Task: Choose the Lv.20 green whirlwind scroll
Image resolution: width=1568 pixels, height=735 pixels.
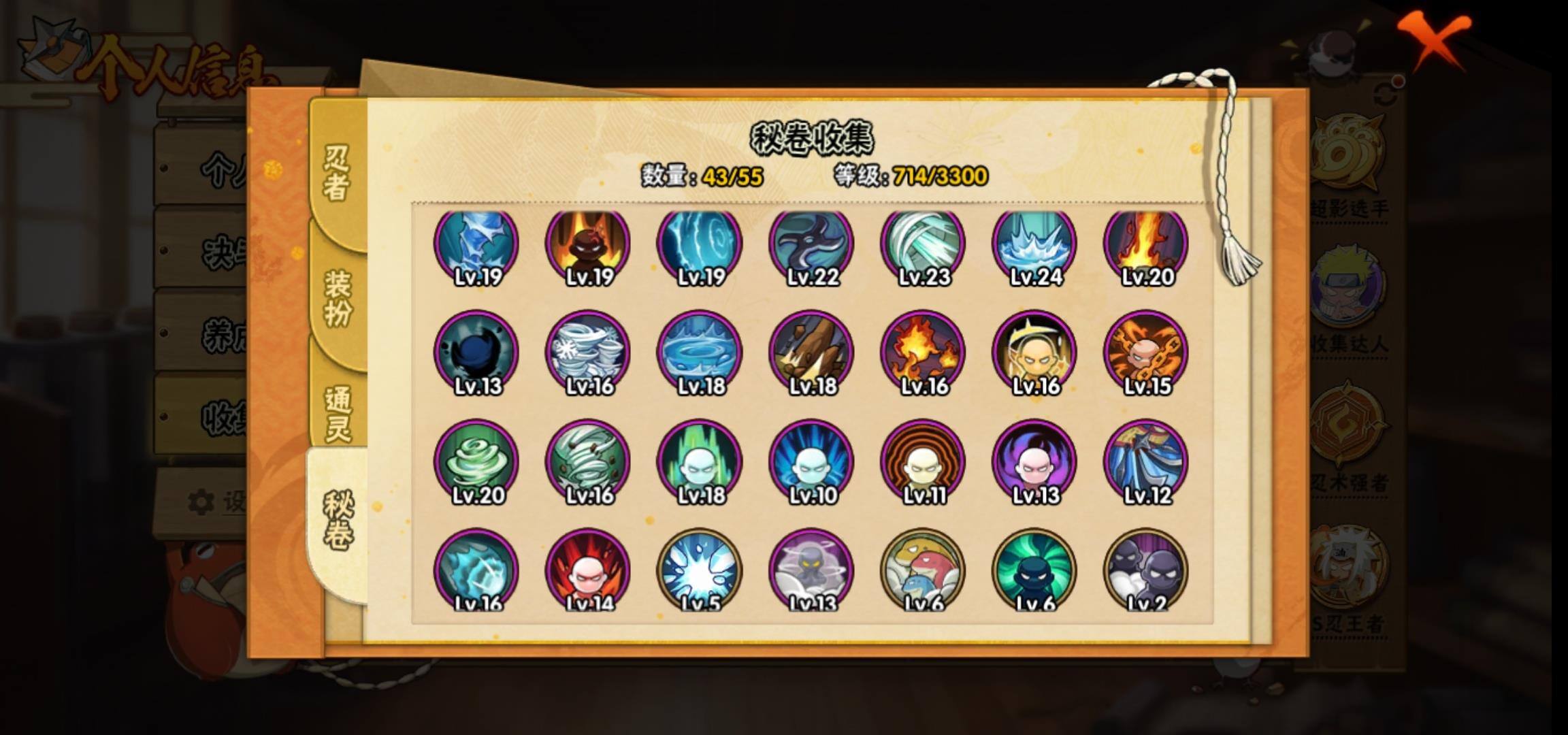Action: (476, 461)
